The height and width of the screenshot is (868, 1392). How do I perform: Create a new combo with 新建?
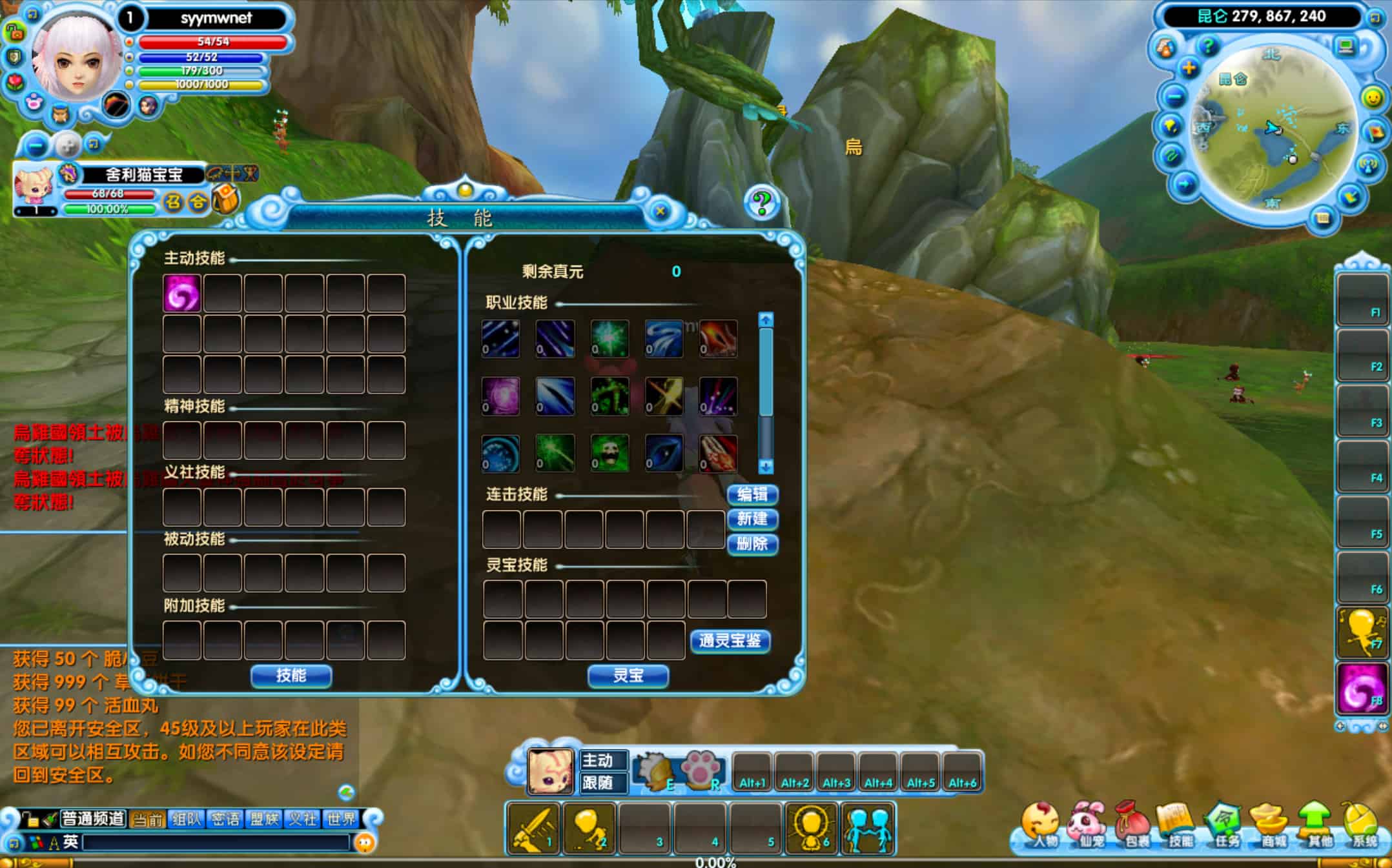click(752, 519)
